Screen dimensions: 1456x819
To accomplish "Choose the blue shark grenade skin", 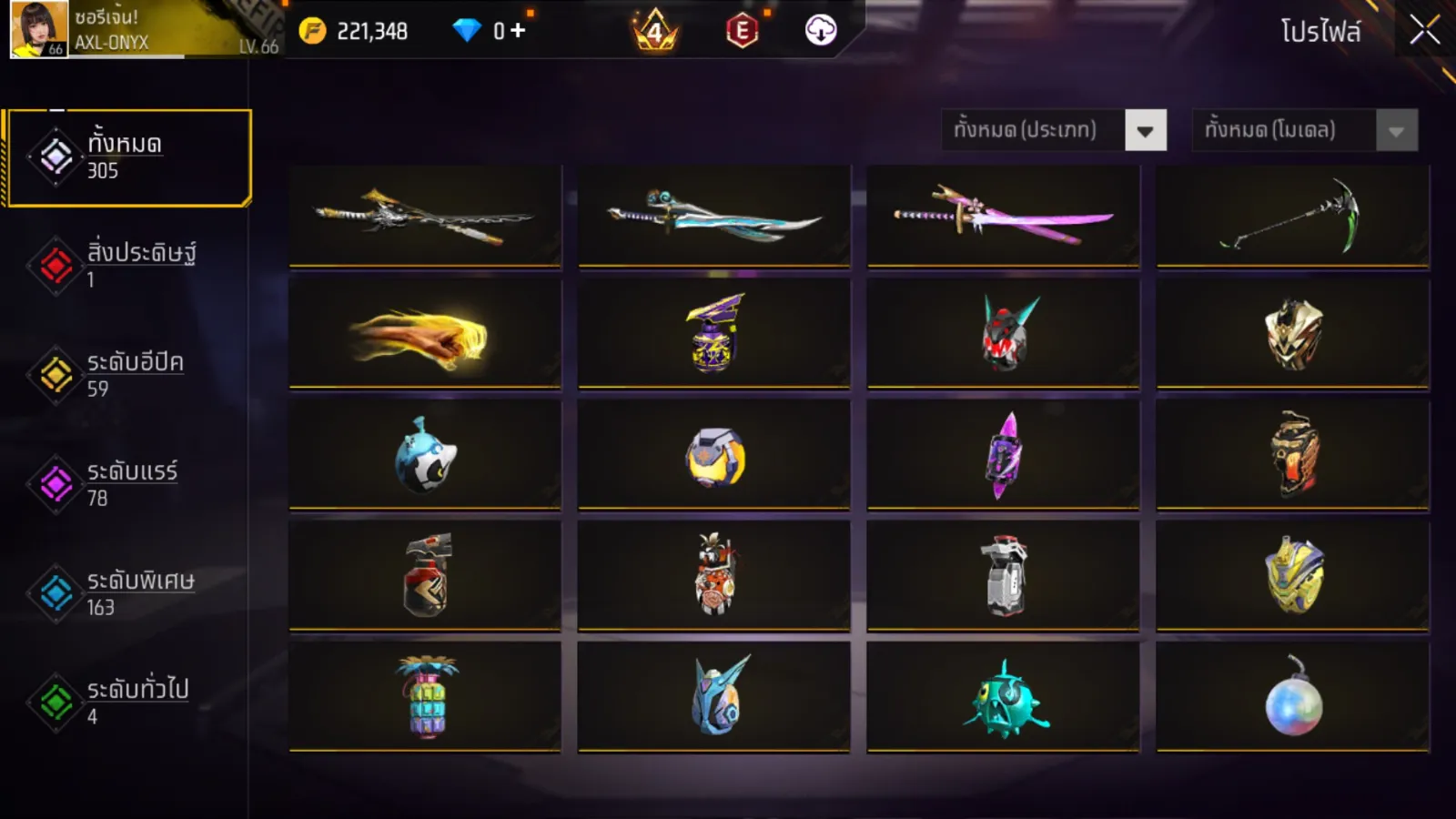I will pyautogui.click(x=425, y=455).
